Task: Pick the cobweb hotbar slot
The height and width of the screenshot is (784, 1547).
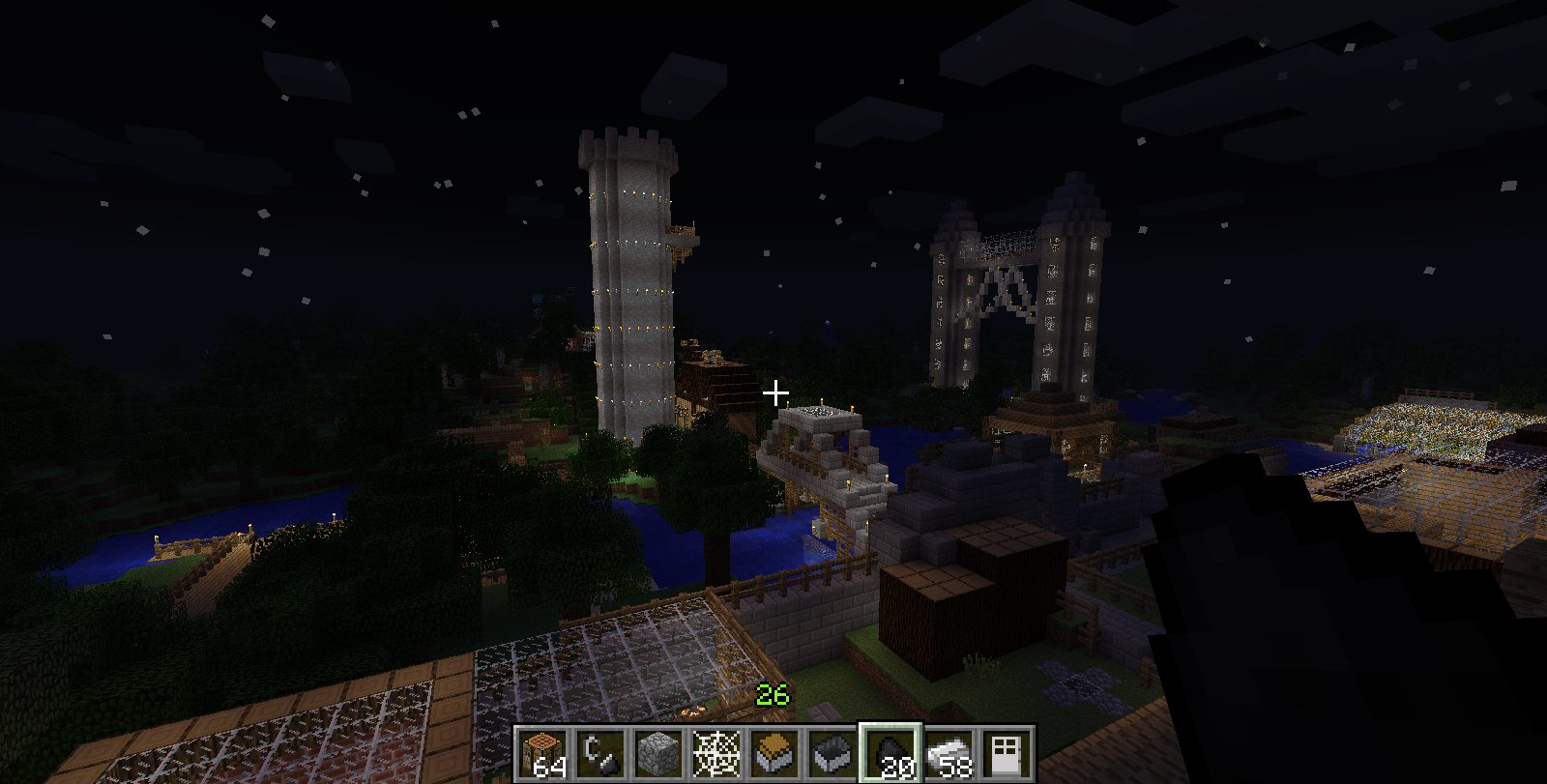Action: tap(716, 754)
